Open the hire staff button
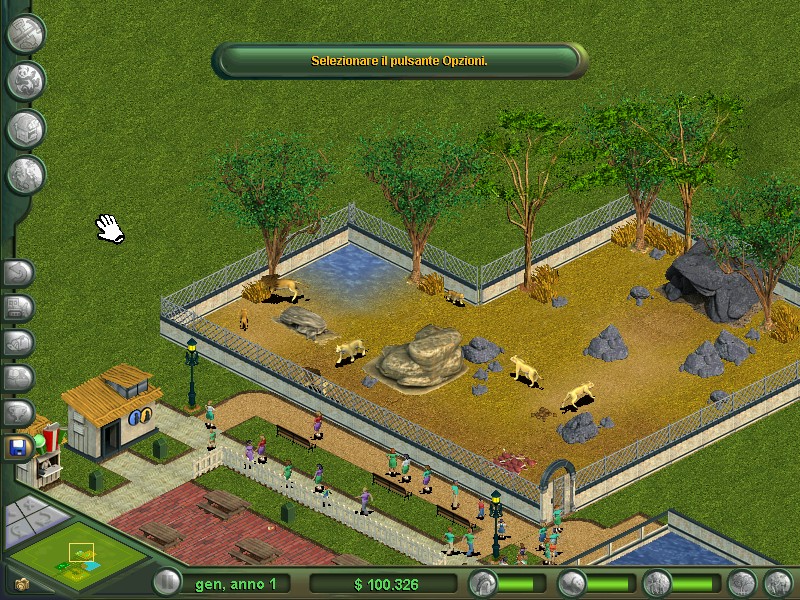This screenshot has width=800, height=600. (26, 176)
